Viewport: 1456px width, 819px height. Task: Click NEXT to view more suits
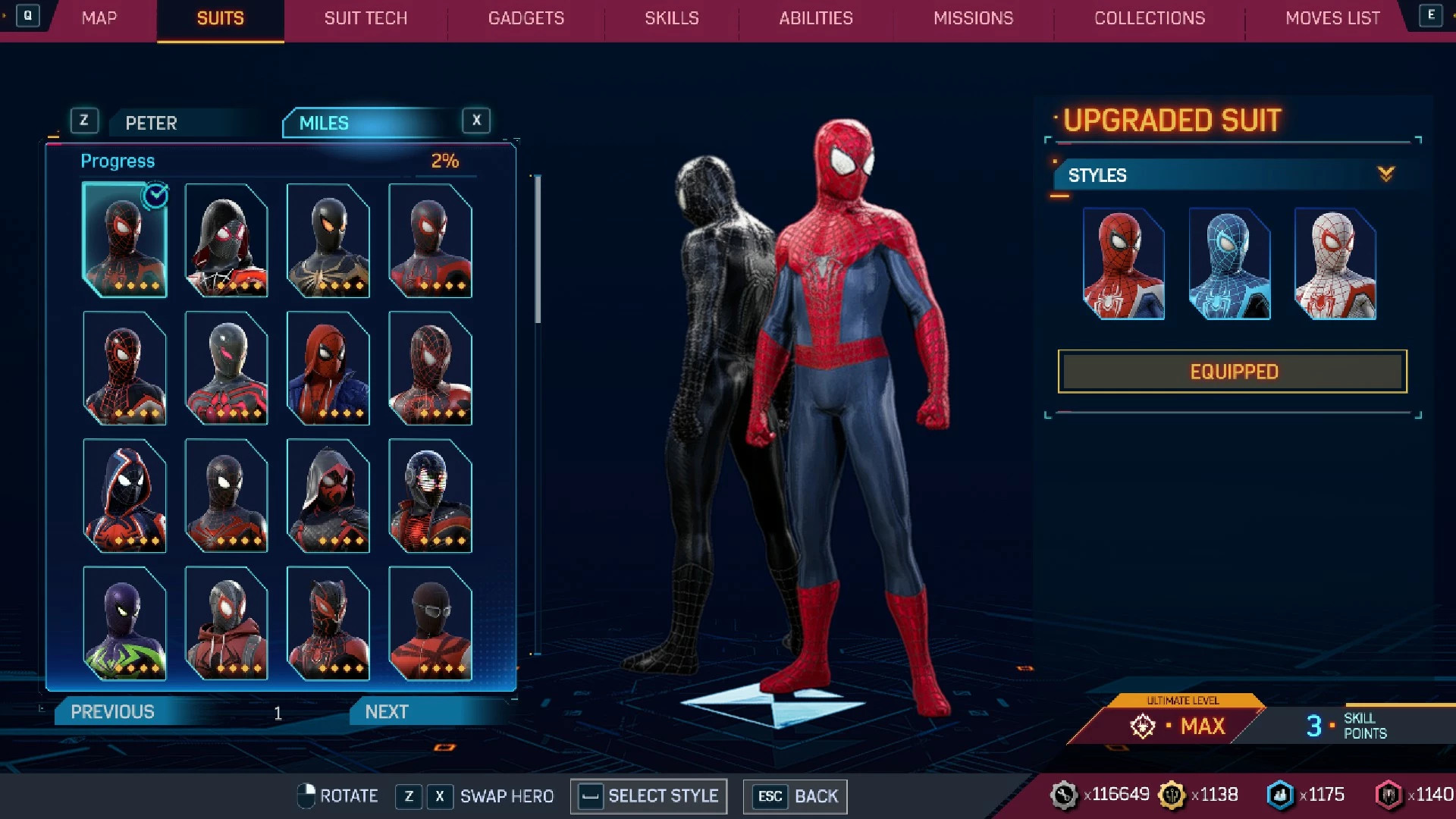click(x=385, y=711)
